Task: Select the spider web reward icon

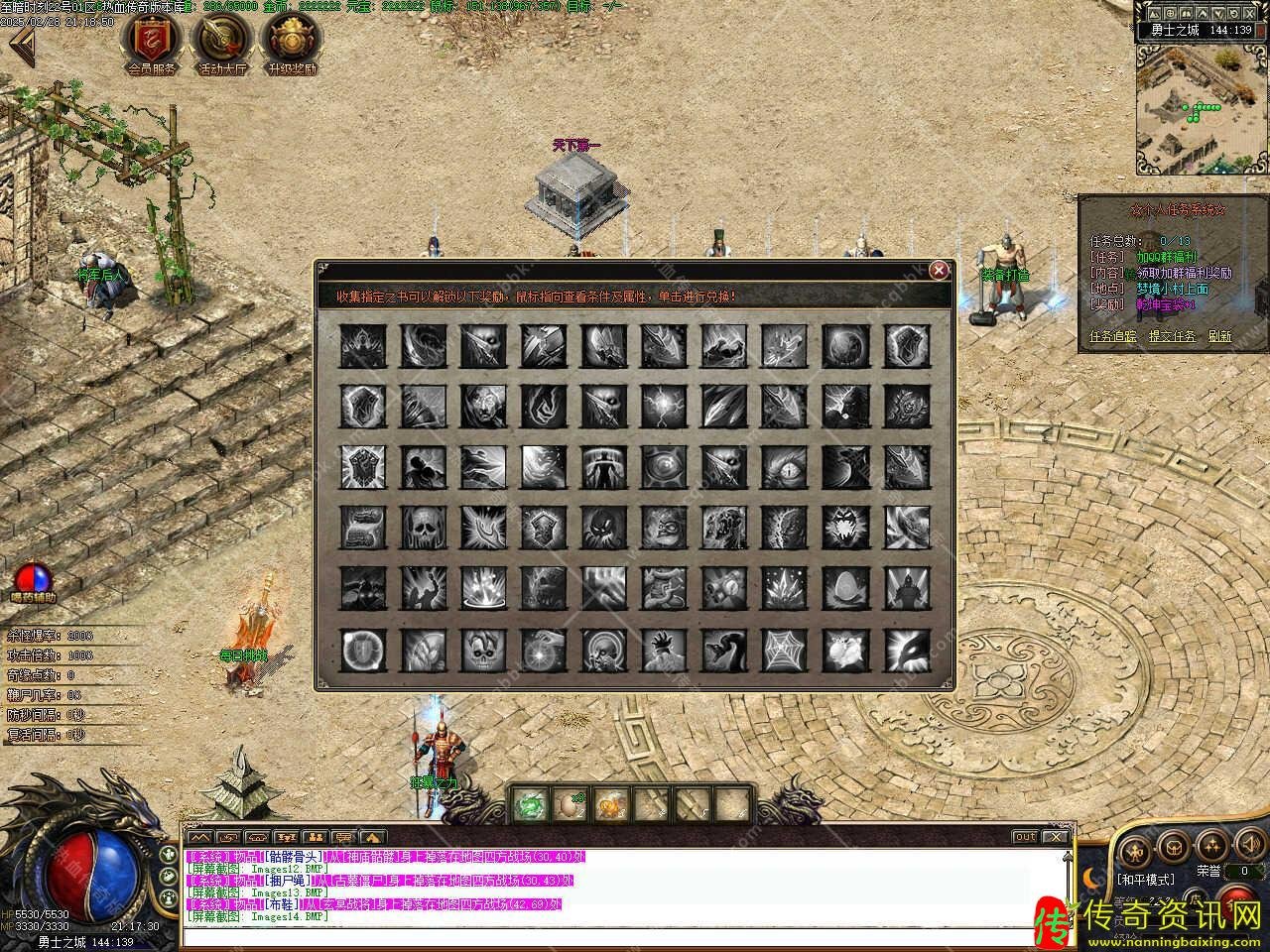Action: click(x=785, y=651)
